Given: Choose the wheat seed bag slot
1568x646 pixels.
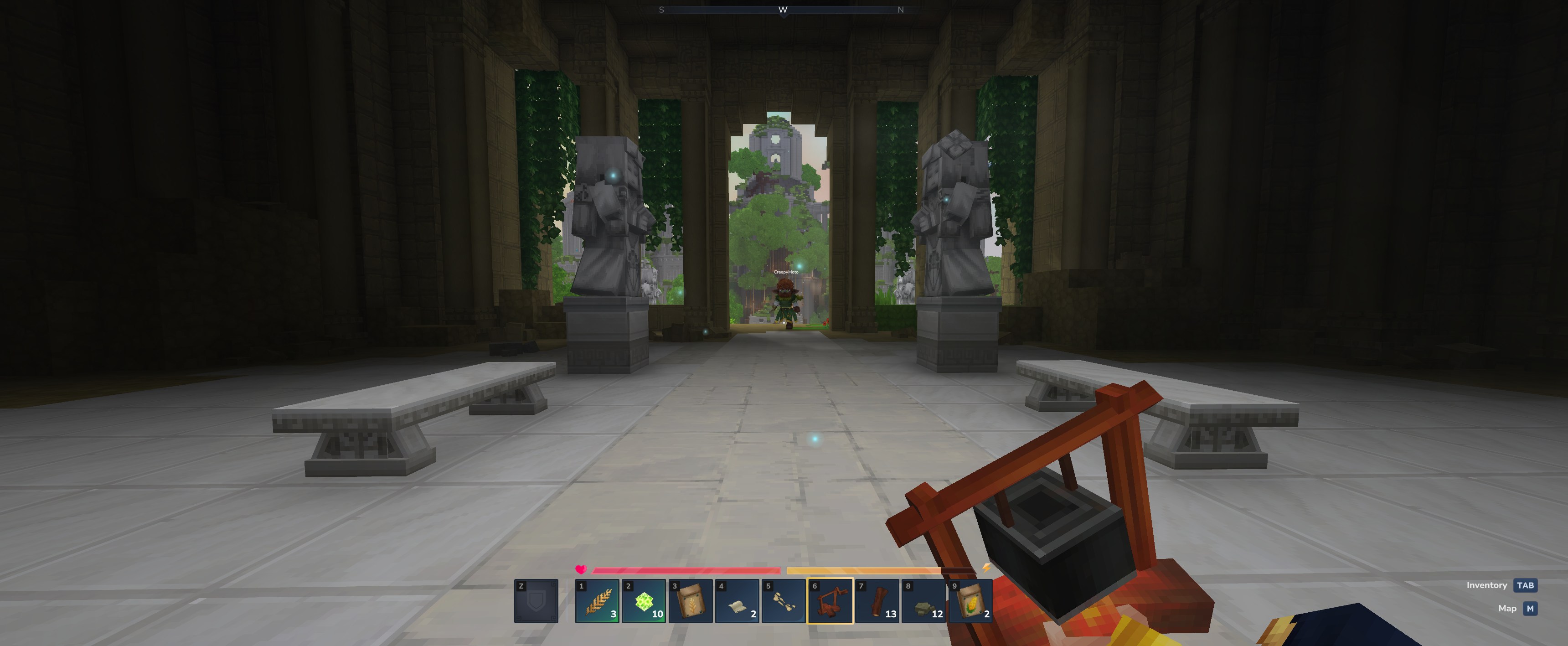Looking at the screenshot, I should pyautogui.click(x=690, y=601).
